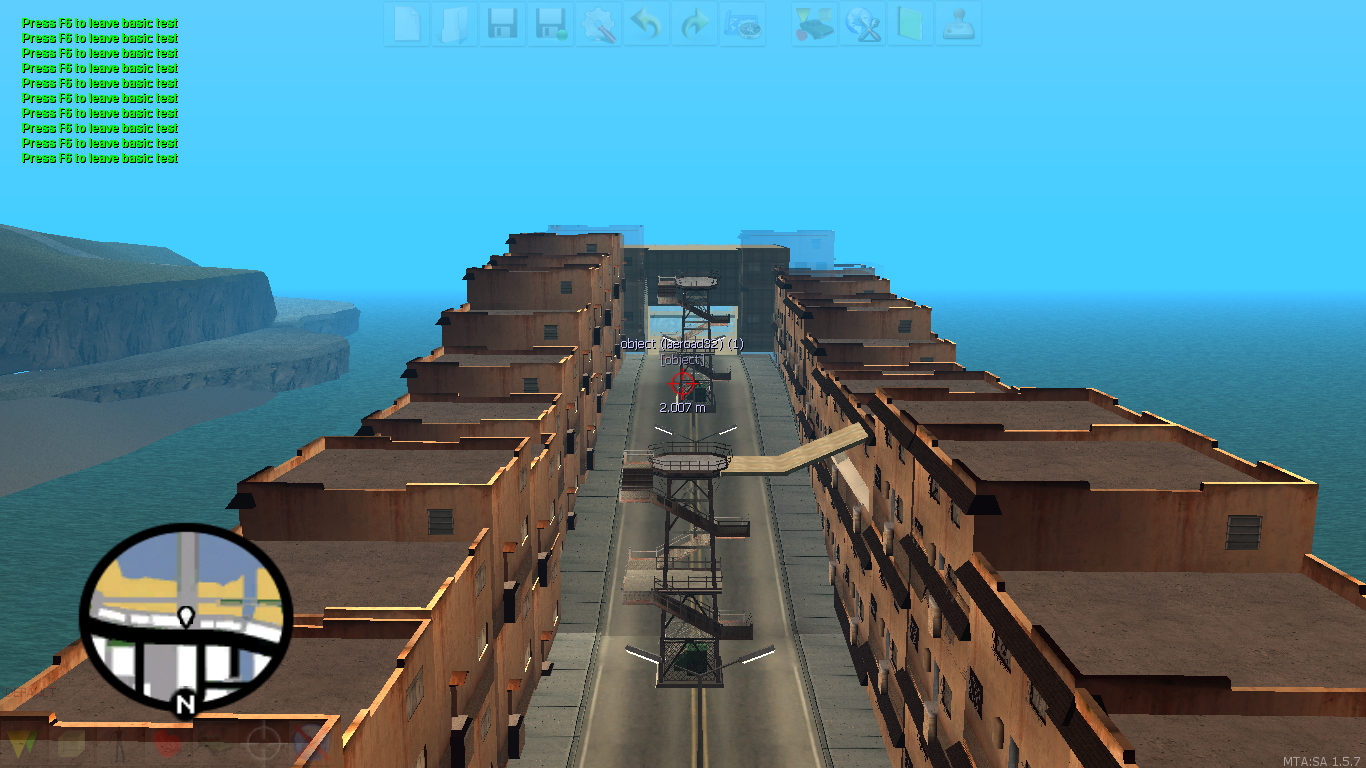This screenshot has height=768, width=1366.
Task: Create a new map
Action: point(406,25)
